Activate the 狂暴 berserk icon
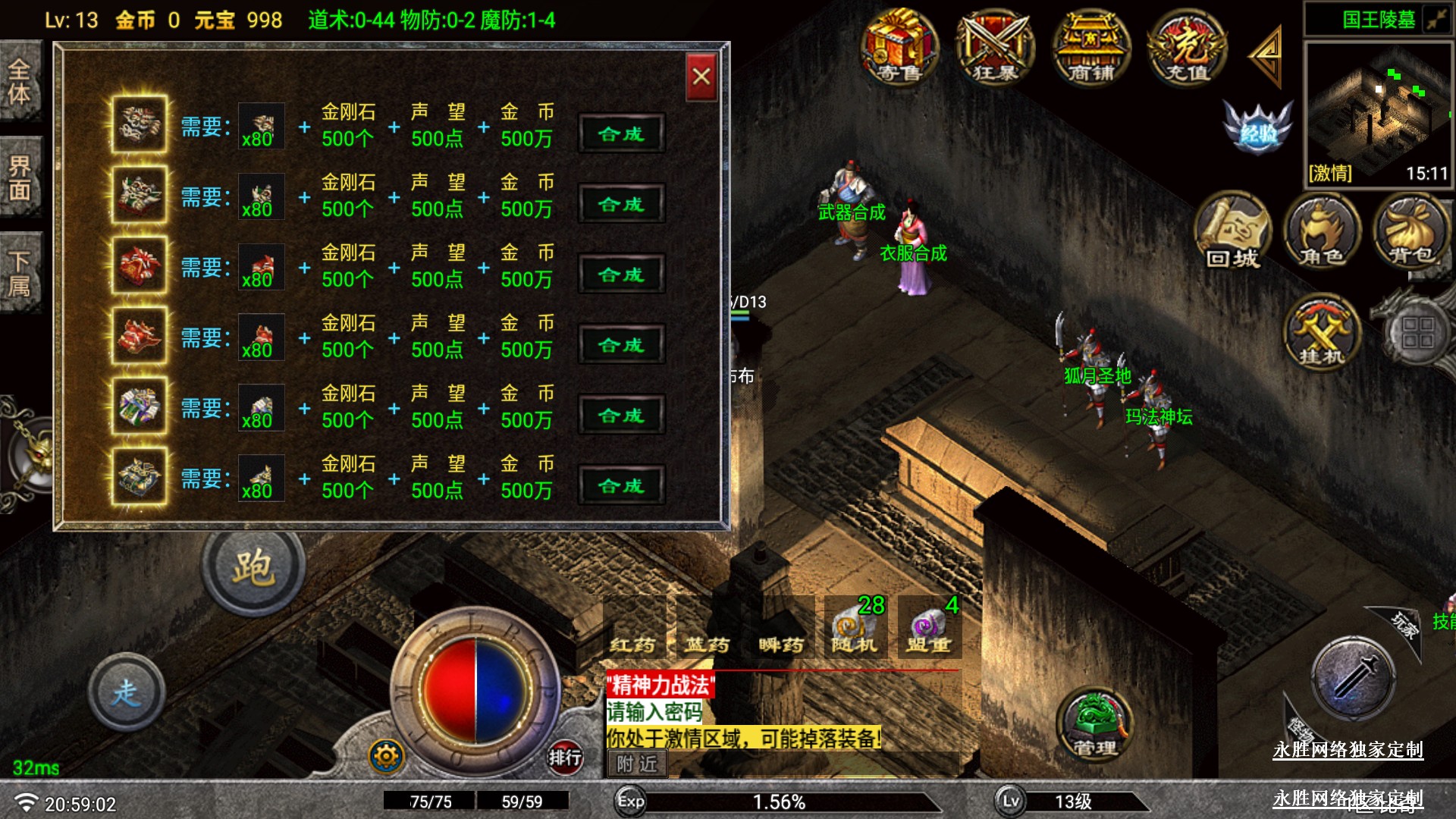This screenshot has height=819, width=1456. pos(995,49)
